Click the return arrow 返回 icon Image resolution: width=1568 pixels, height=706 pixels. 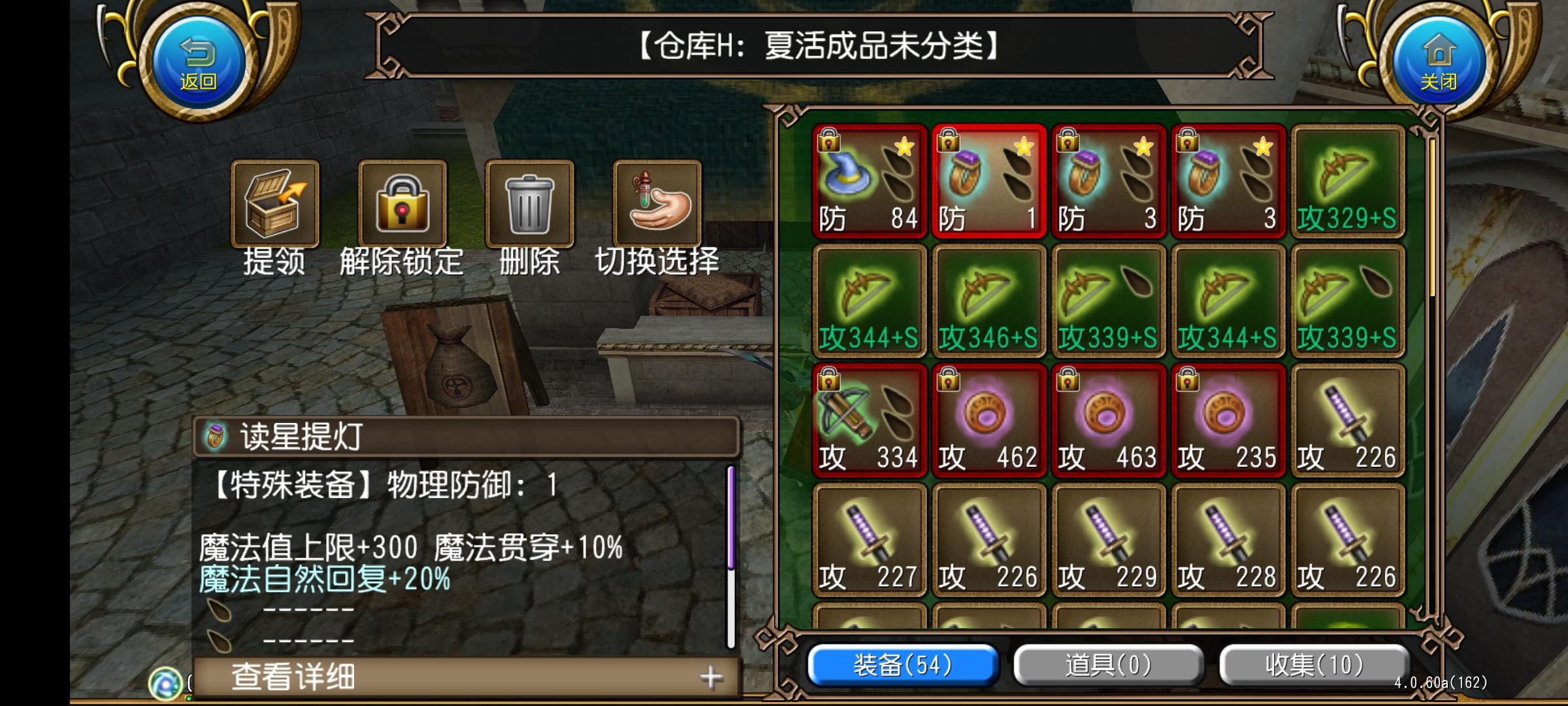tap(199, 58)
